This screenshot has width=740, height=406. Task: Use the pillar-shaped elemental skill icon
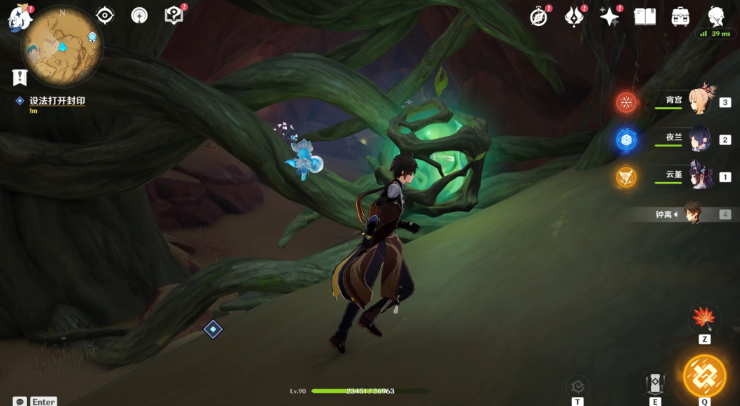pyautogui.click(x=655, y=384)
